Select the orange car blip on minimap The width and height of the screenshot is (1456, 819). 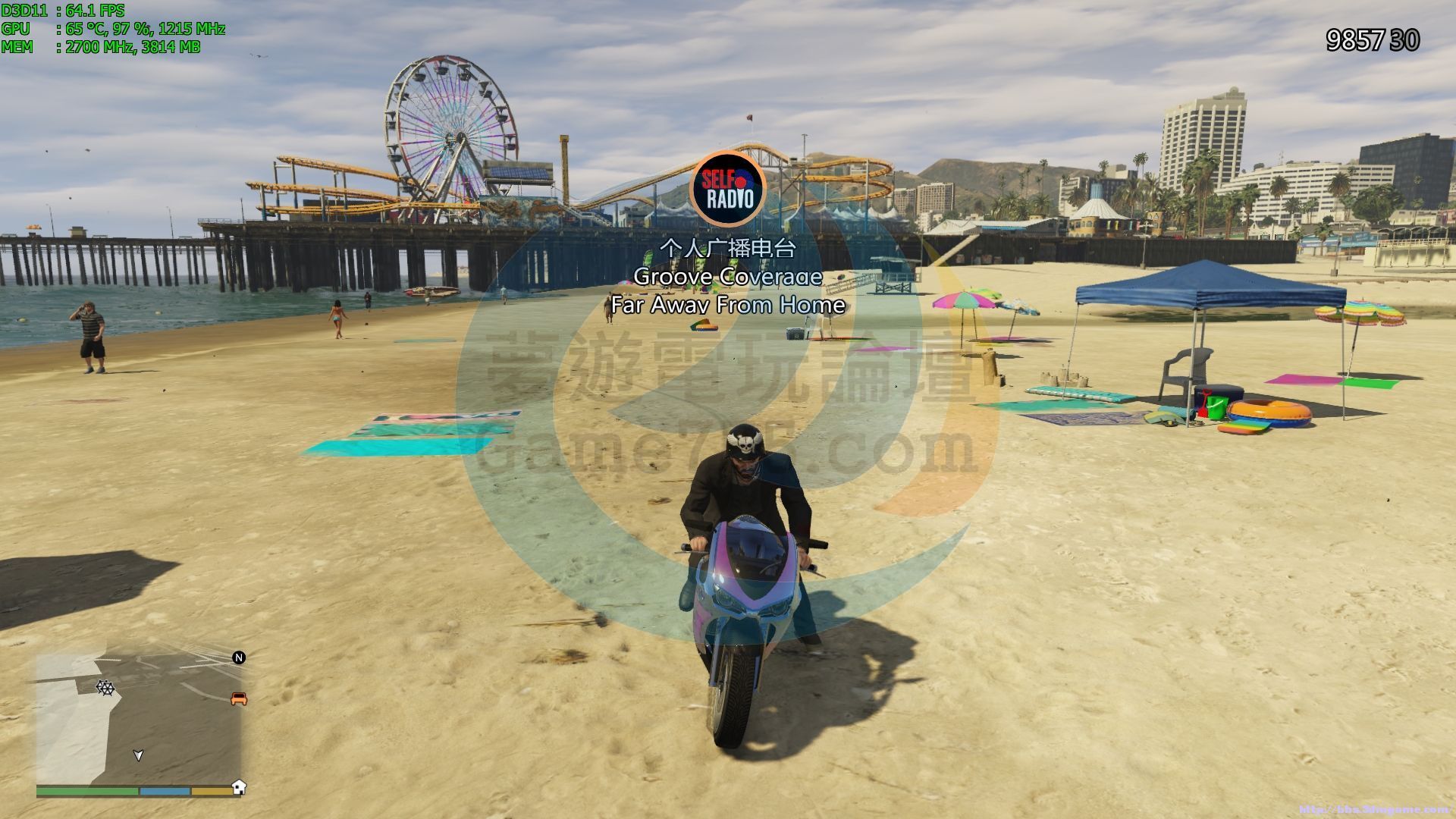coord(239,698)
